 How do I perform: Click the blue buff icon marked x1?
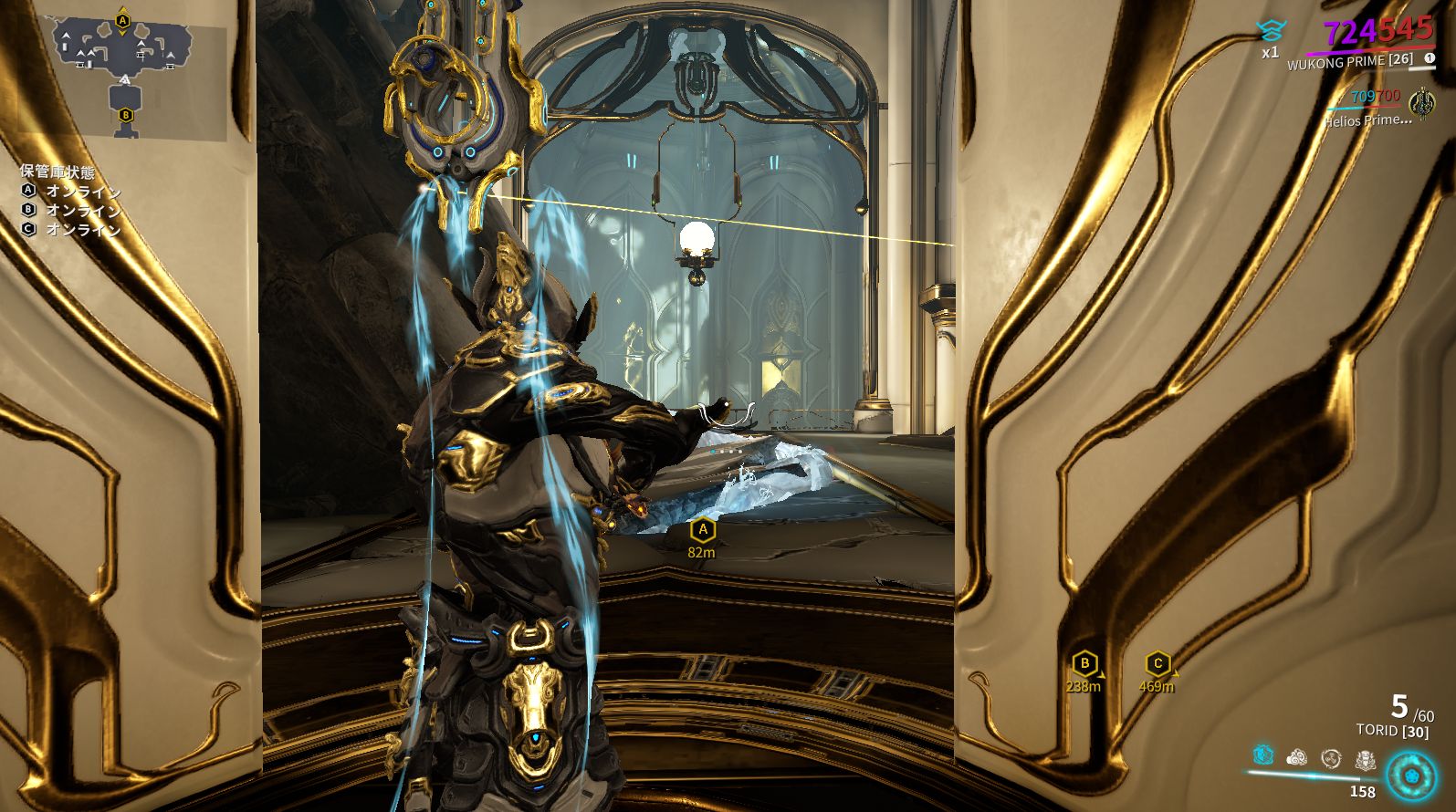(x=1270, y=32)
